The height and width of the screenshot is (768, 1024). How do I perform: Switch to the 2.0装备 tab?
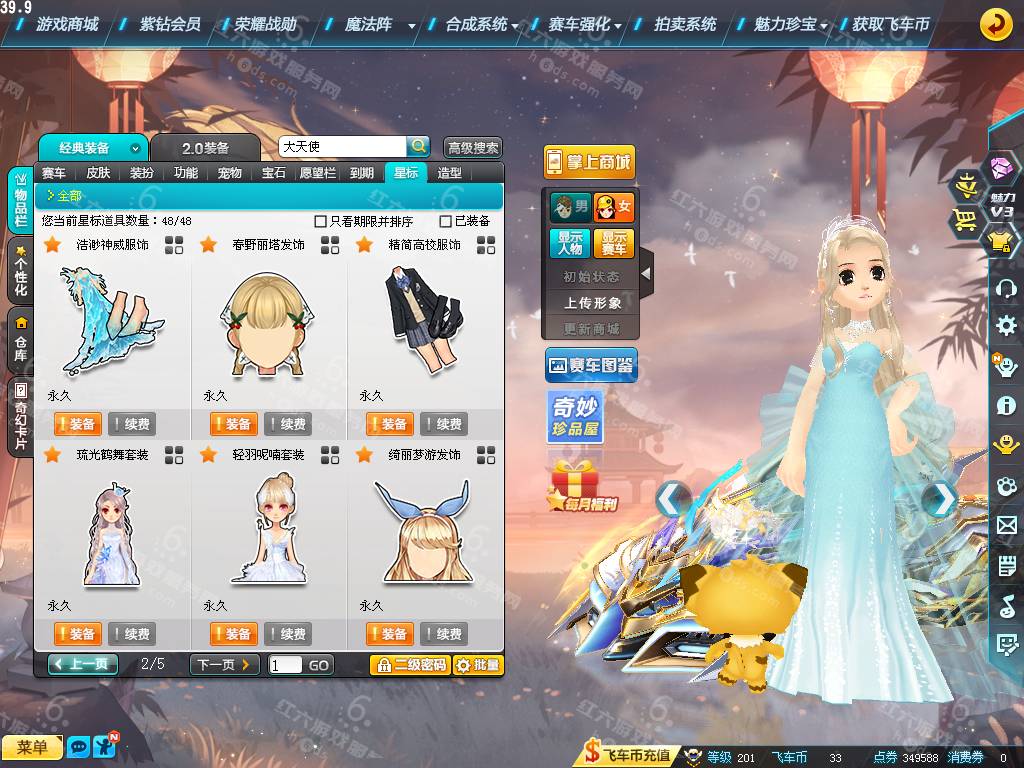[x=205, y=148]
